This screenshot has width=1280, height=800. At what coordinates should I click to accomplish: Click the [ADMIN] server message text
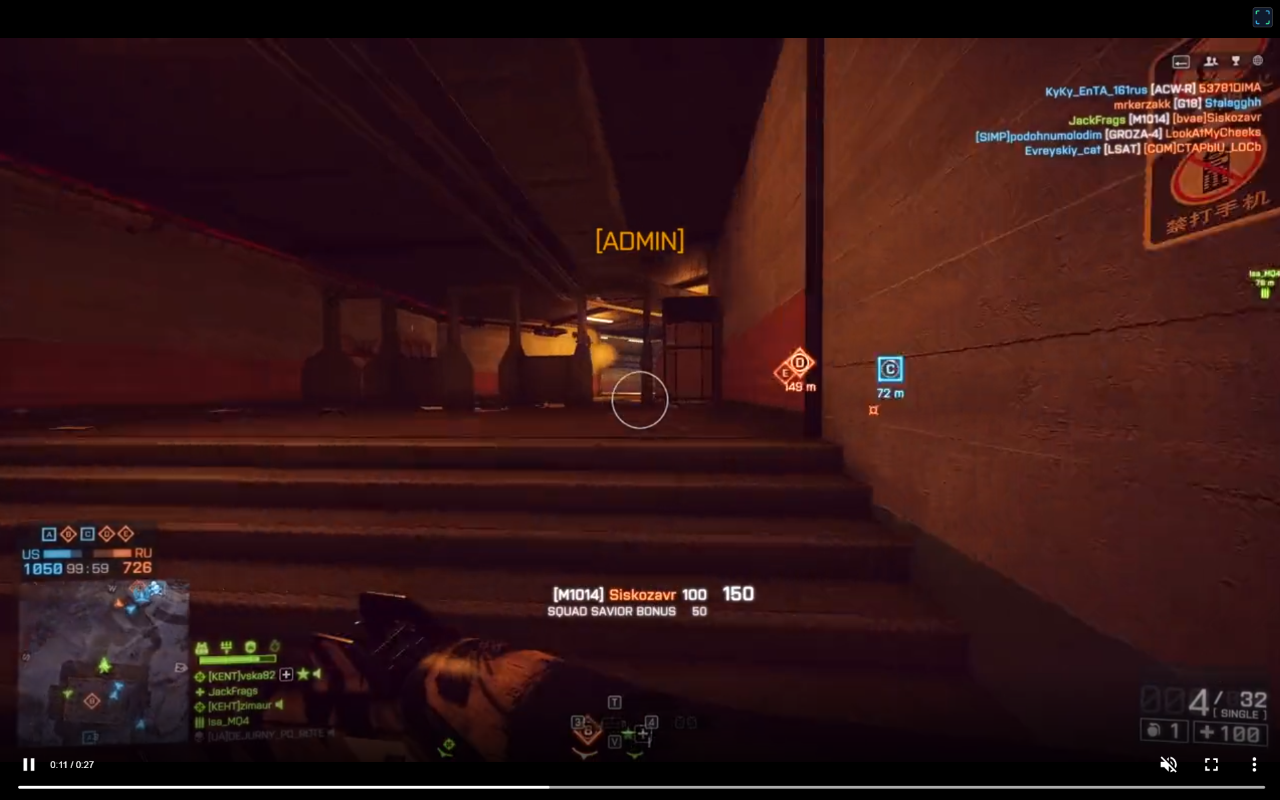639,240
